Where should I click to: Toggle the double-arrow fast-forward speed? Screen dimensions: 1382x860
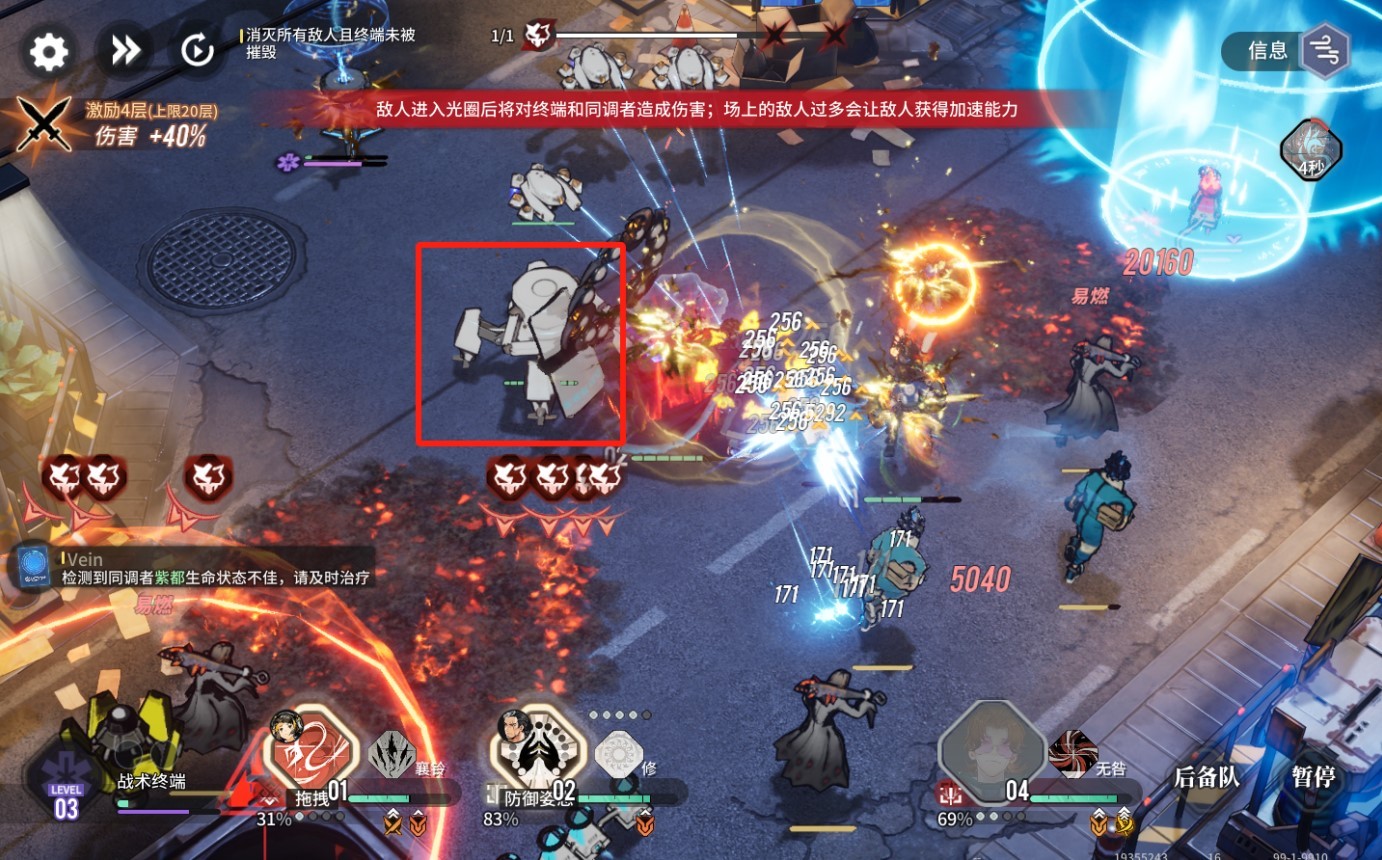click(124, 51)
